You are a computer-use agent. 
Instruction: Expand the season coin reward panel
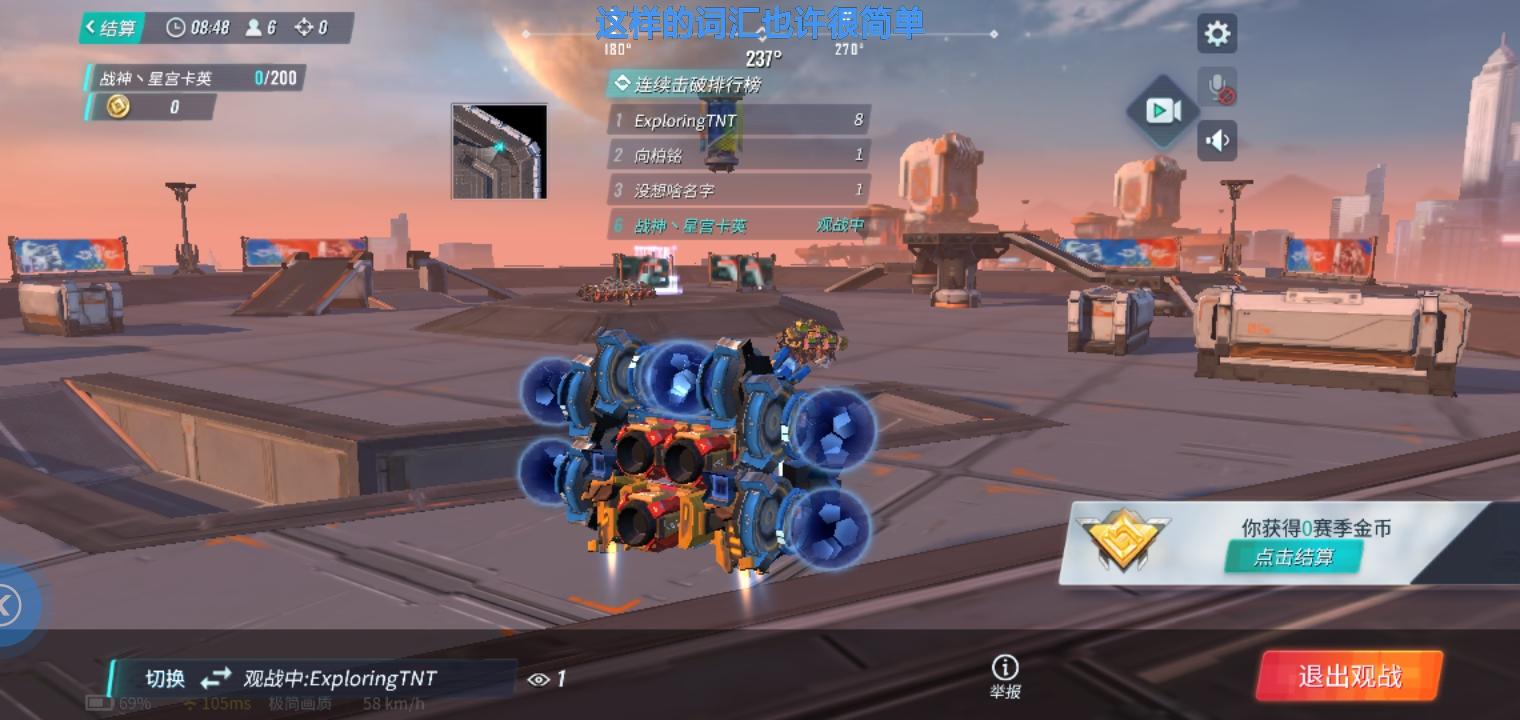pyautogui.click(x=1292, y=557)
